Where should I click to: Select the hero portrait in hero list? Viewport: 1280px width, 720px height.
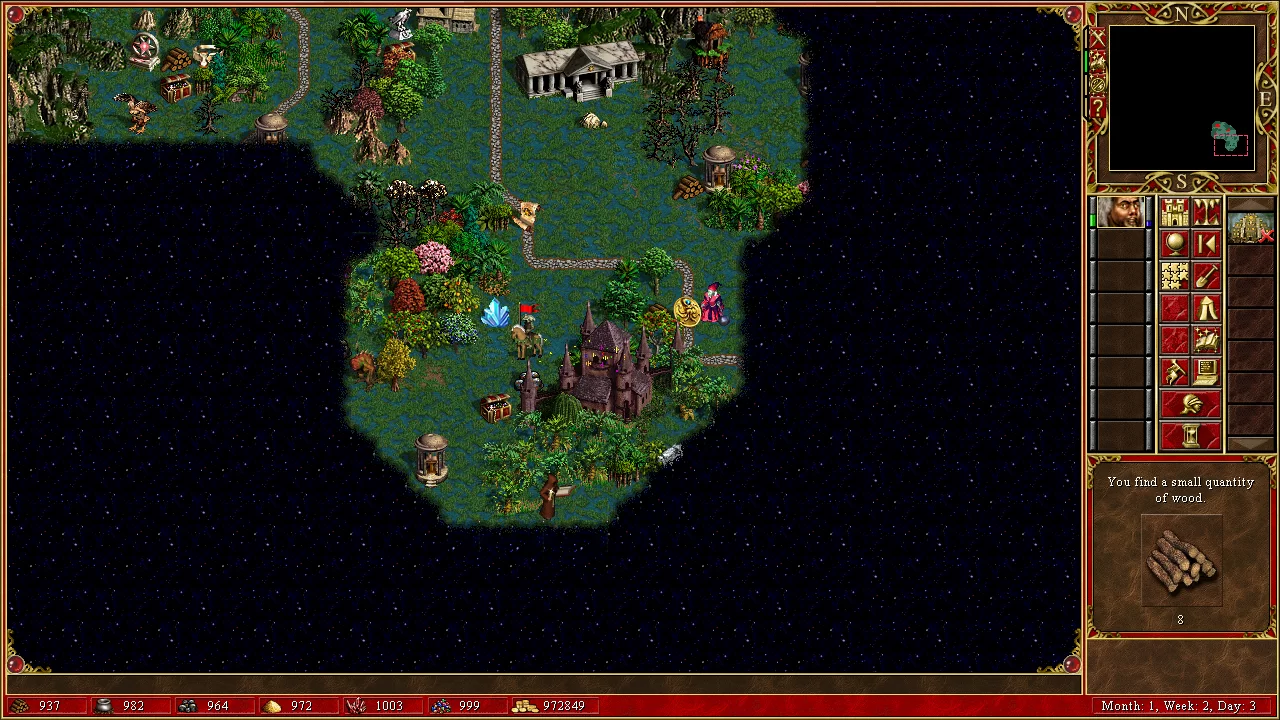click(x=1120, y=213)
